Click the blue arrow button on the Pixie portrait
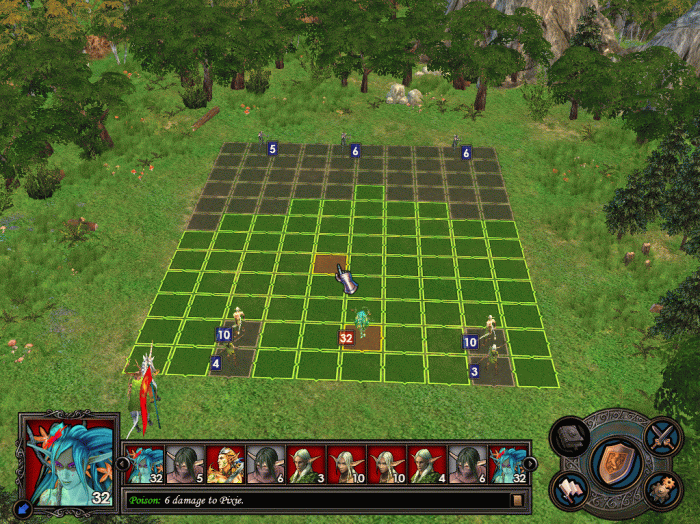Viewport: 700px width, 524px height. [x=25, y=510]
